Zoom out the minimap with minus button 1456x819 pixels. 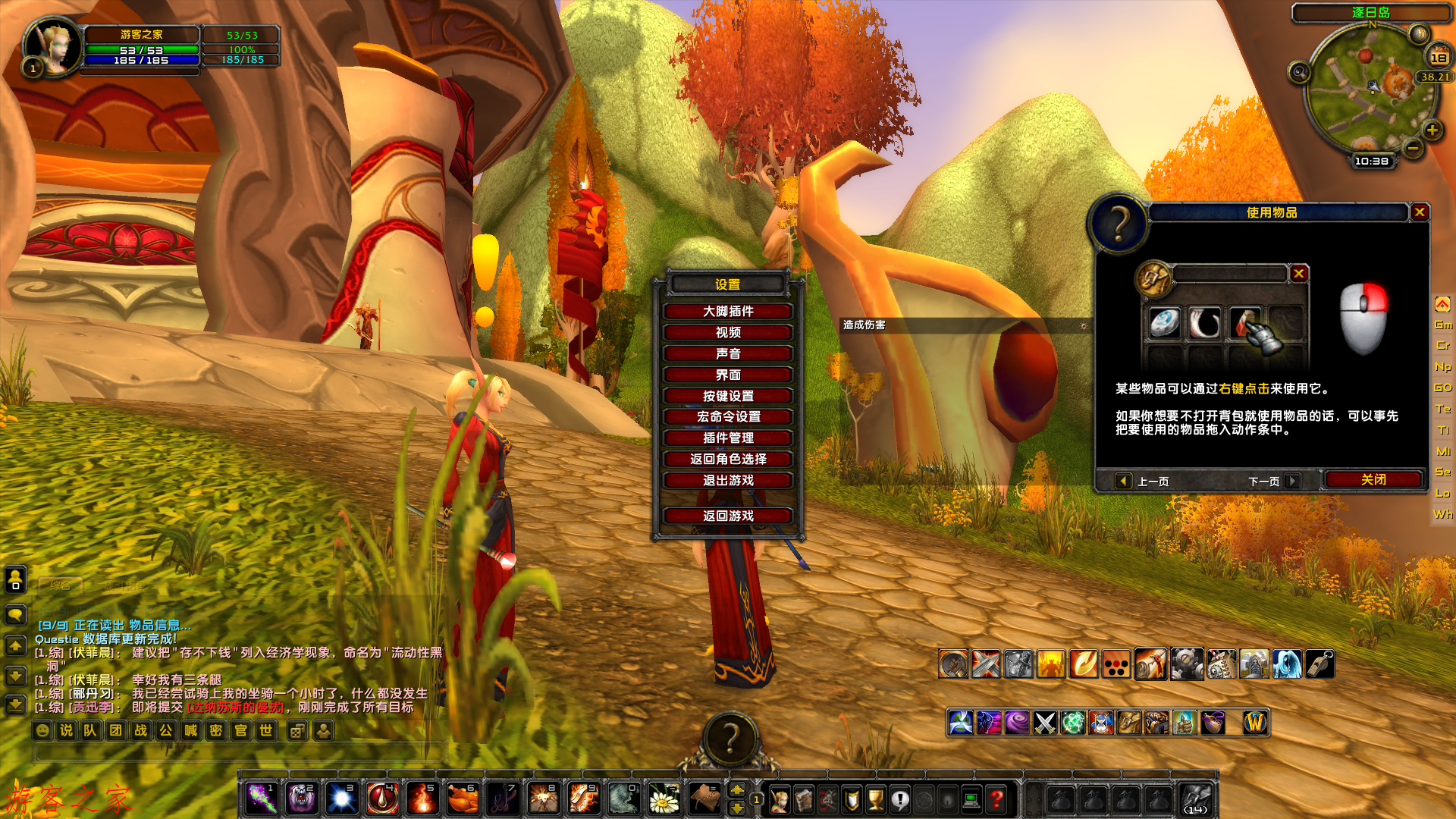click(x=1413, y=149)
